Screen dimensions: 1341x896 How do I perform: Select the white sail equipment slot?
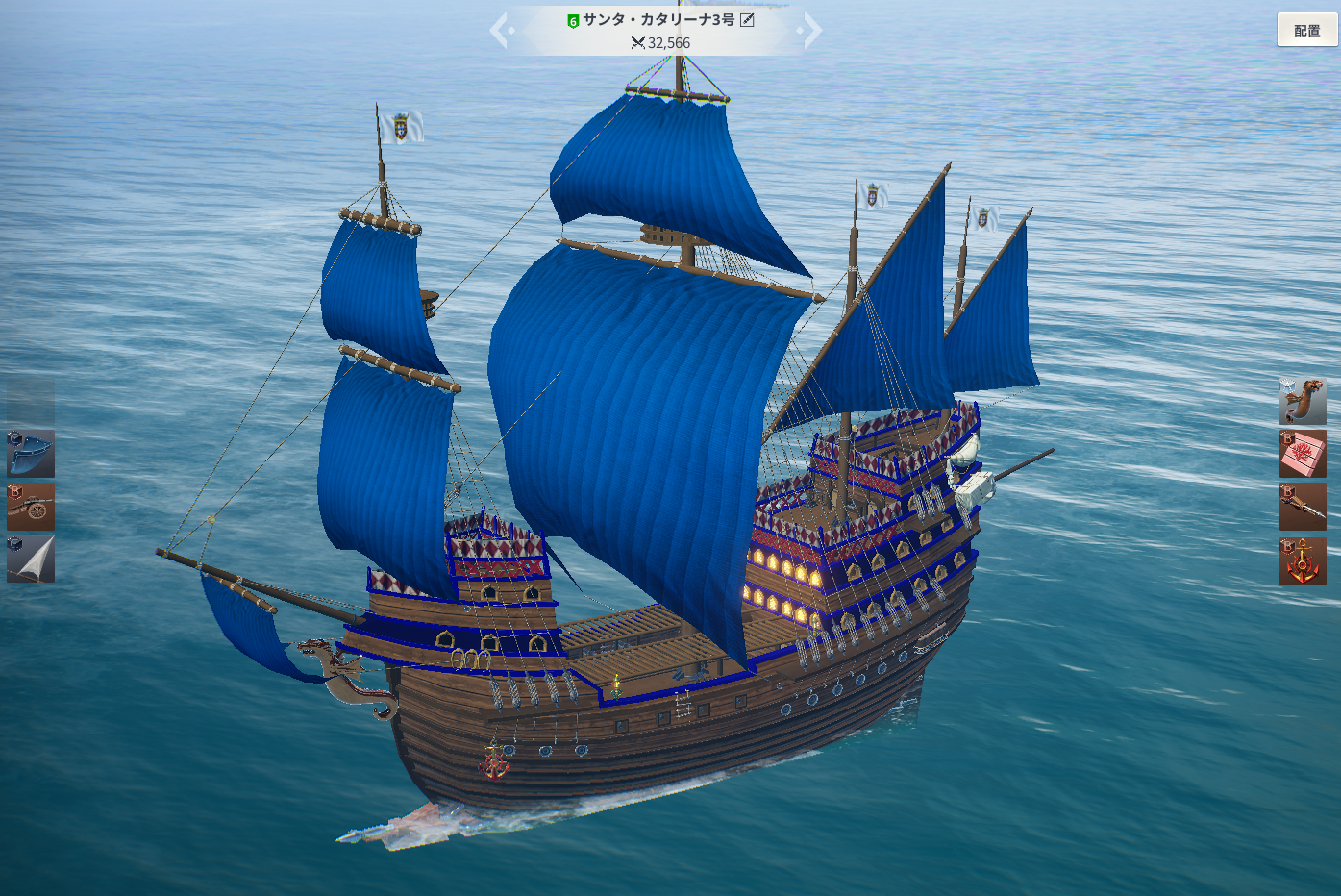click(31, 560)
